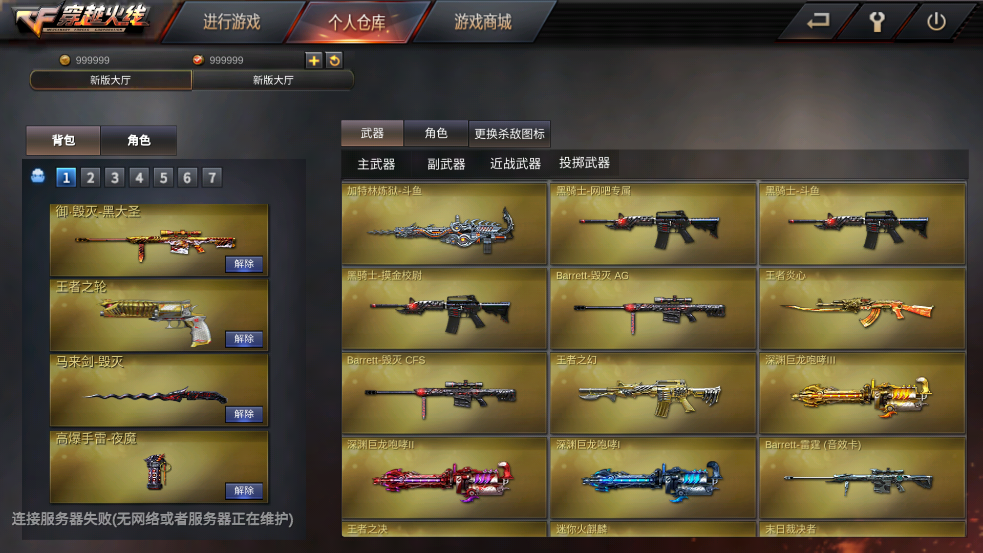Viewport: 983px width, 553px height.
Task: Open settings with the wrench icon
Action: click(877, 21)
